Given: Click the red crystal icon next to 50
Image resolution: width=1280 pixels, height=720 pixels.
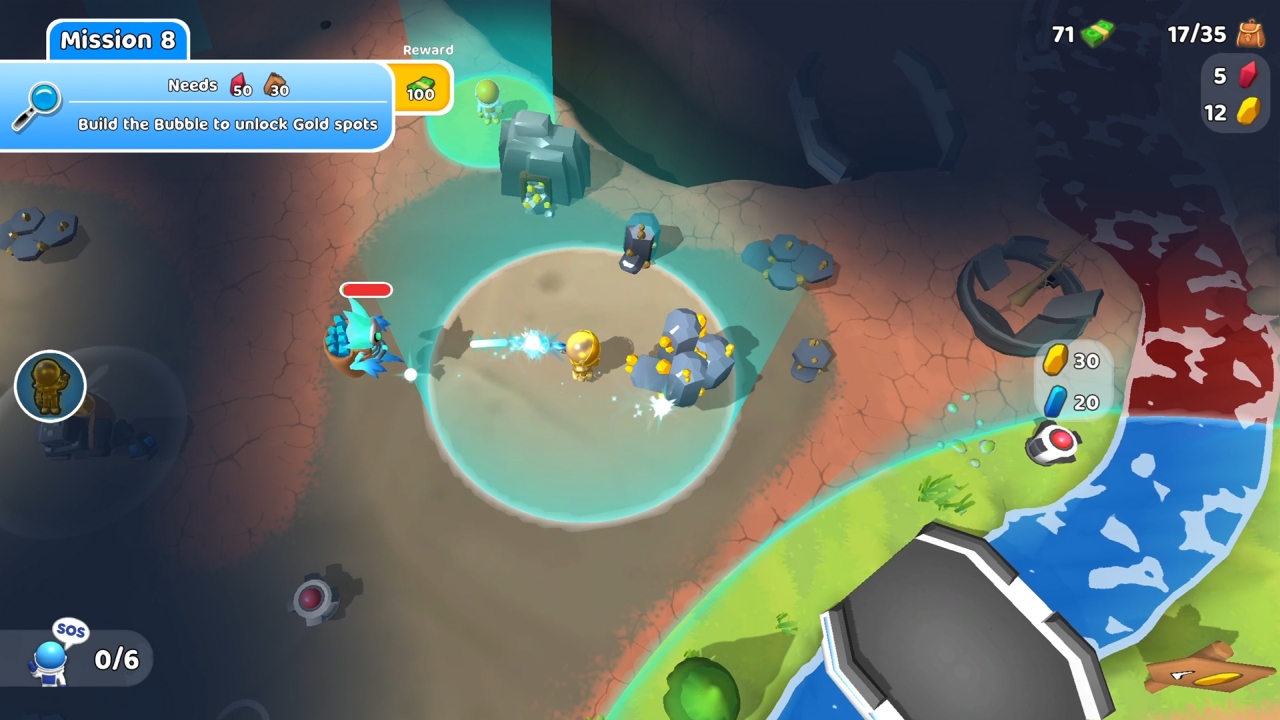Looking at the screenshot, I should tap(239, 86).
